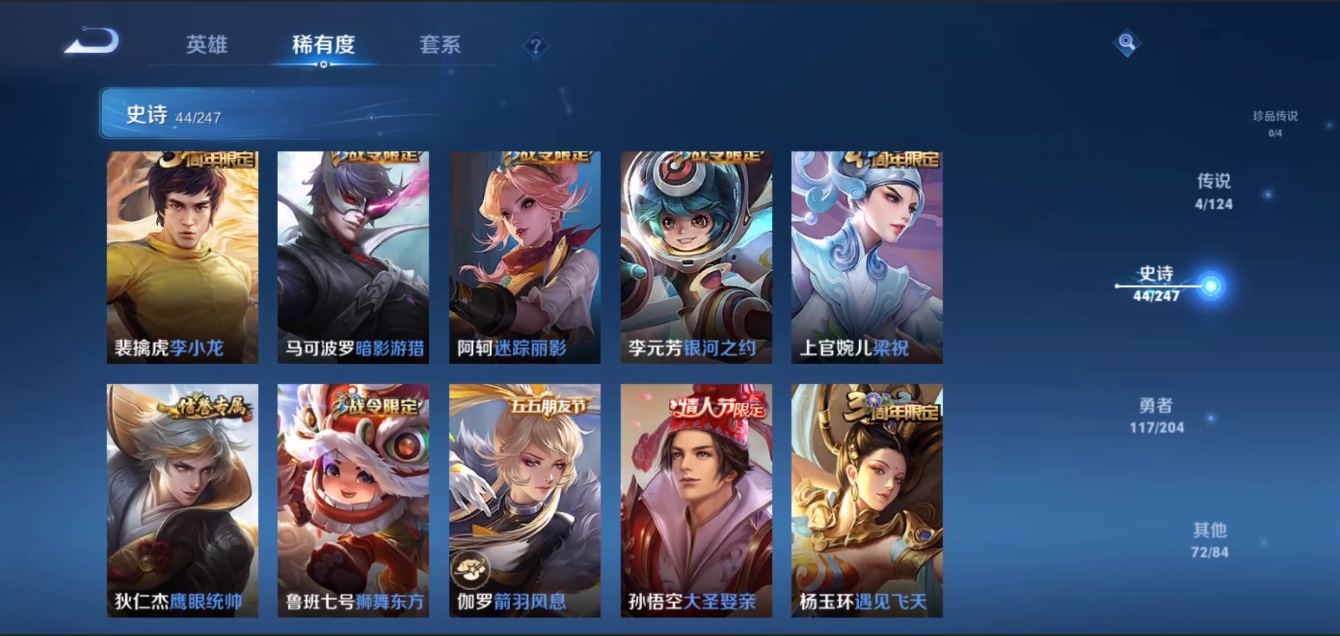1340x636 pixels.
Task: Open the 套系 tab
Action: pos(440,45)
